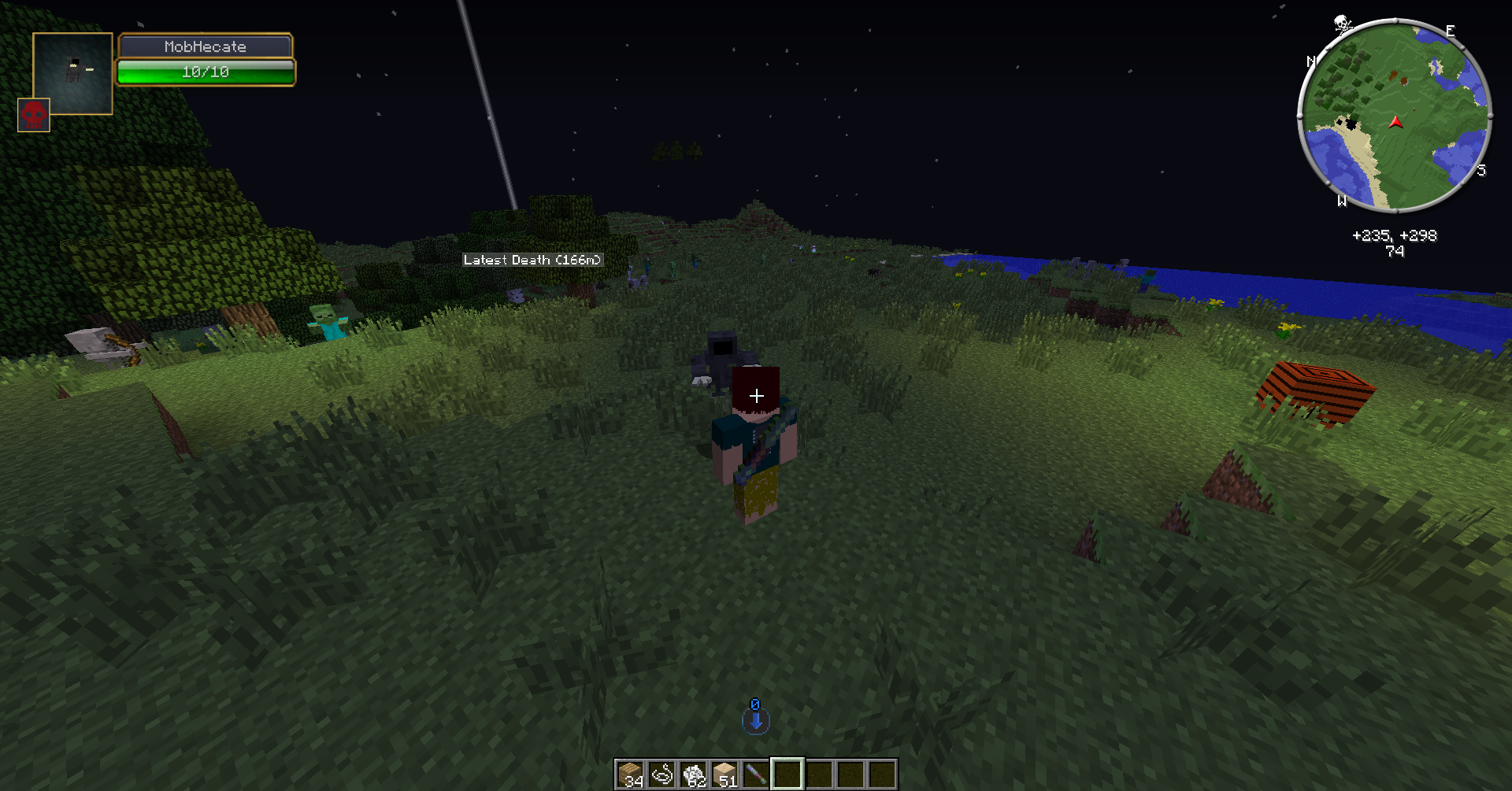
Task: Click the blue down-arrow status icon
Action: 755,719
